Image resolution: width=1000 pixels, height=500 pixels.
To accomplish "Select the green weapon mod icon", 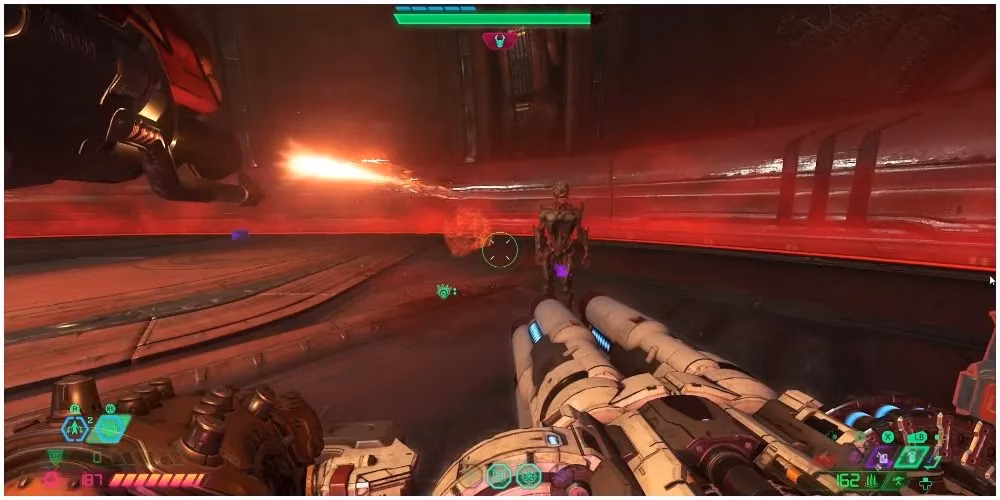I will 912,456.
